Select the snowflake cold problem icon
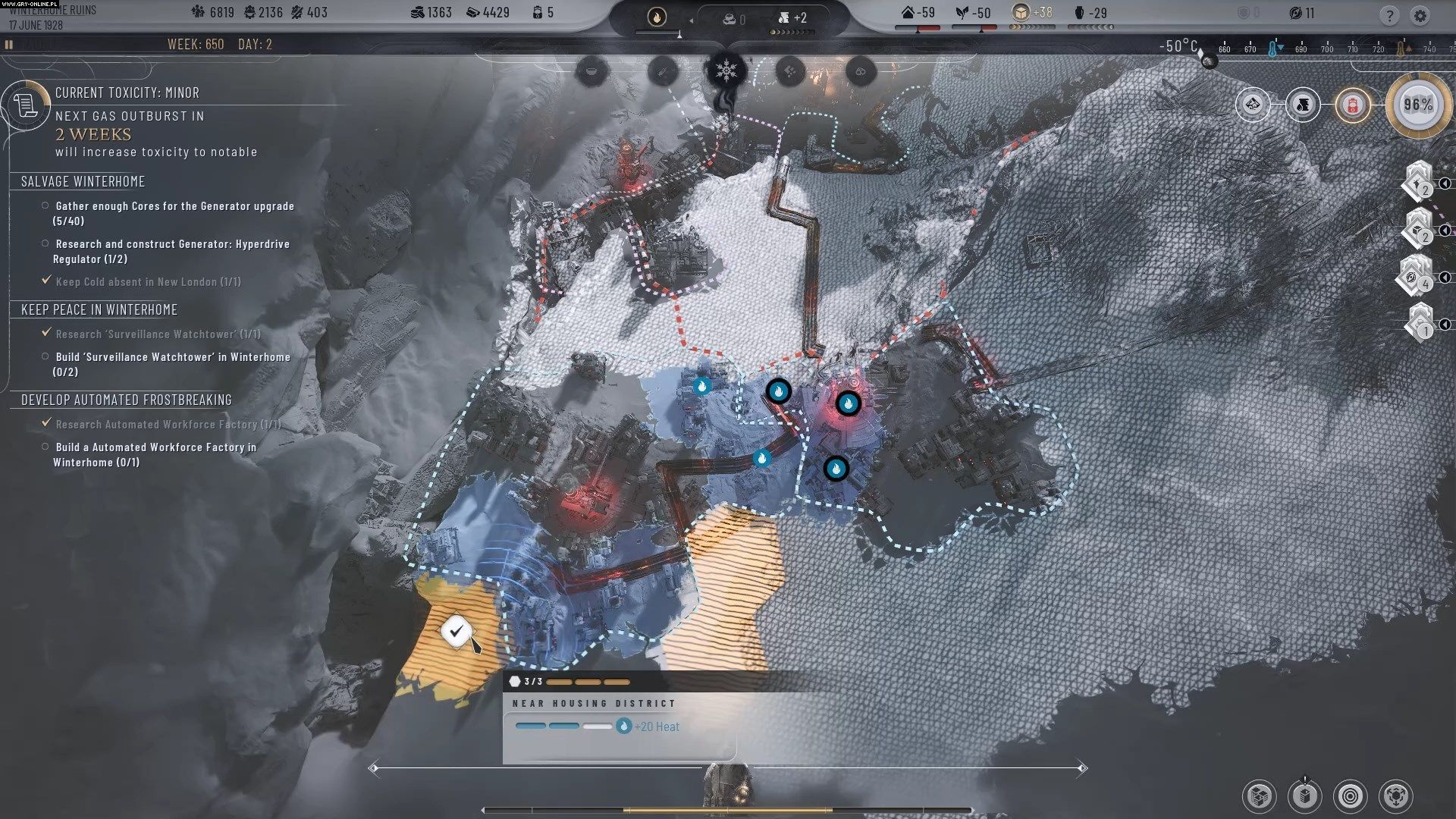 pos(726,71)
